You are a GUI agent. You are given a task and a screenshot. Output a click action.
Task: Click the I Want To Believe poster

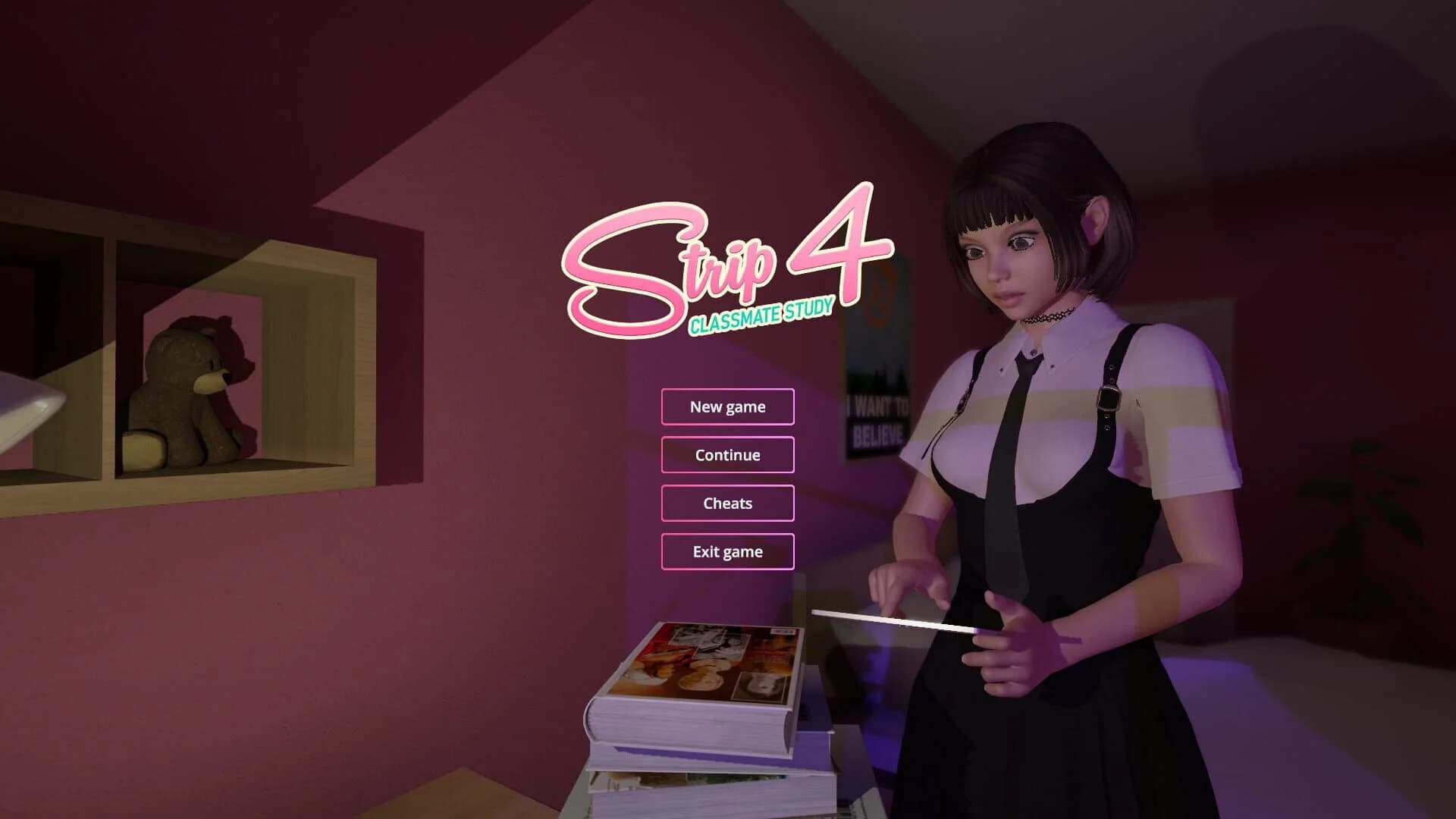[x=876, y=409]
